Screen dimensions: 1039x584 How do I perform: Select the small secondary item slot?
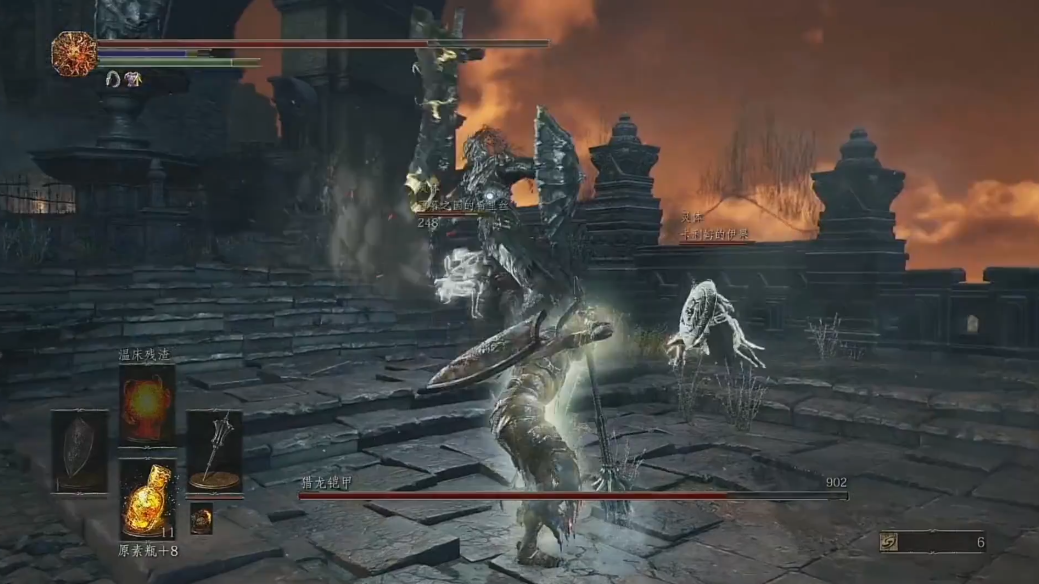201,517
